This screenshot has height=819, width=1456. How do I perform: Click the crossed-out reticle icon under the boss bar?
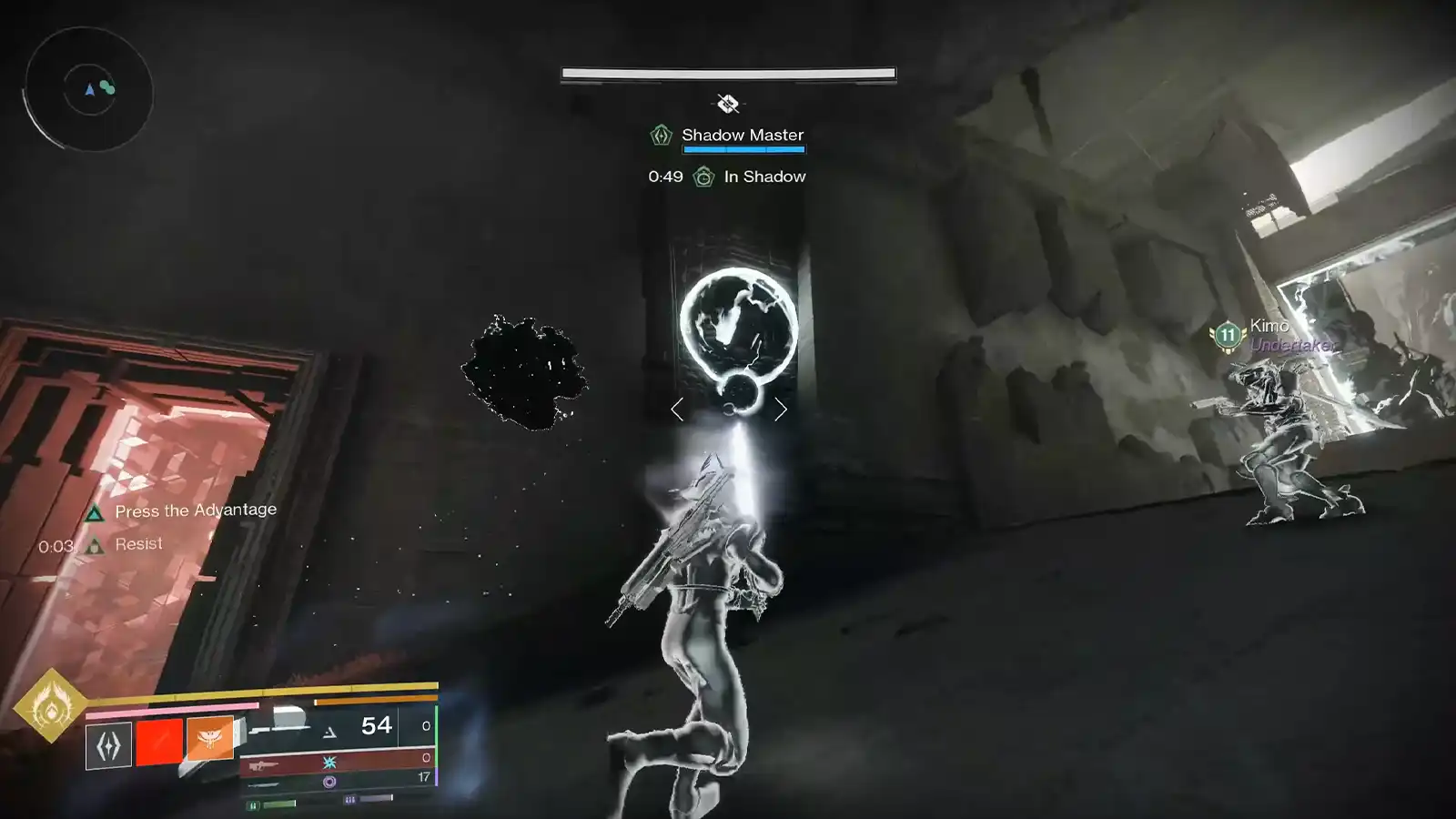coord(728,102)
